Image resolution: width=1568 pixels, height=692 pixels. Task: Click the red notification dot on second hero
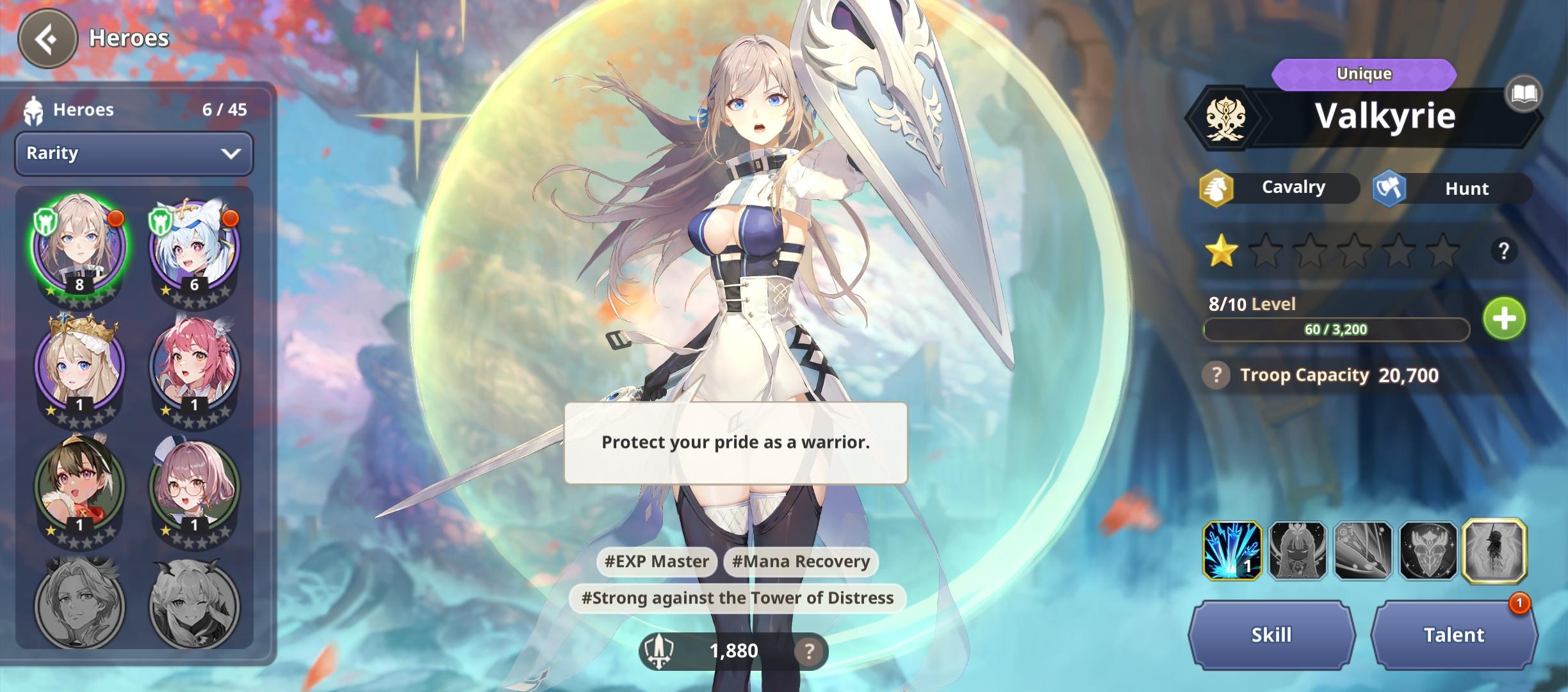coord(230,218)
